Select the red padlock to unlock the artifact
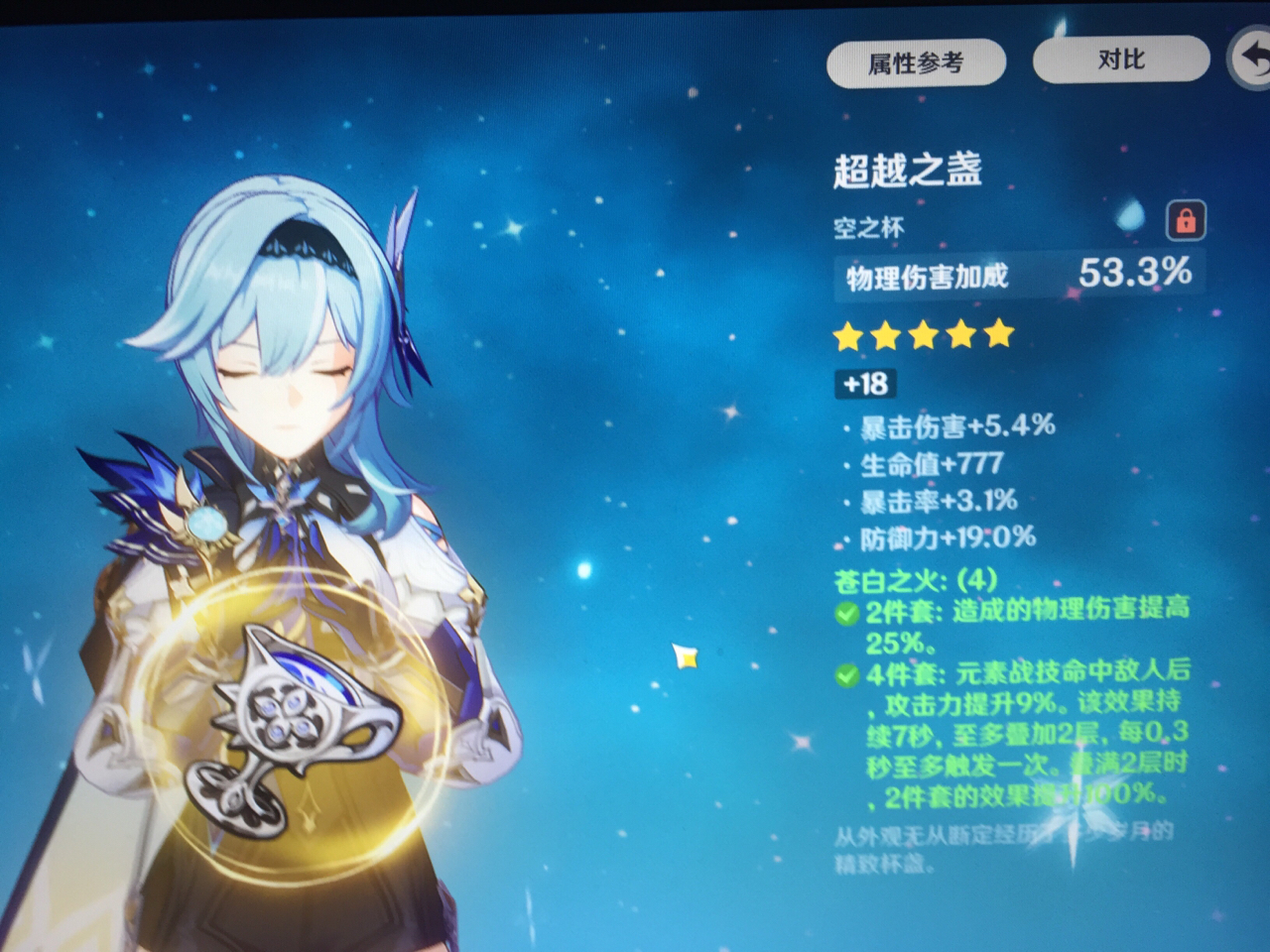The width and height of the screenshot is (1270, 952). click(x=1187, y=222)
